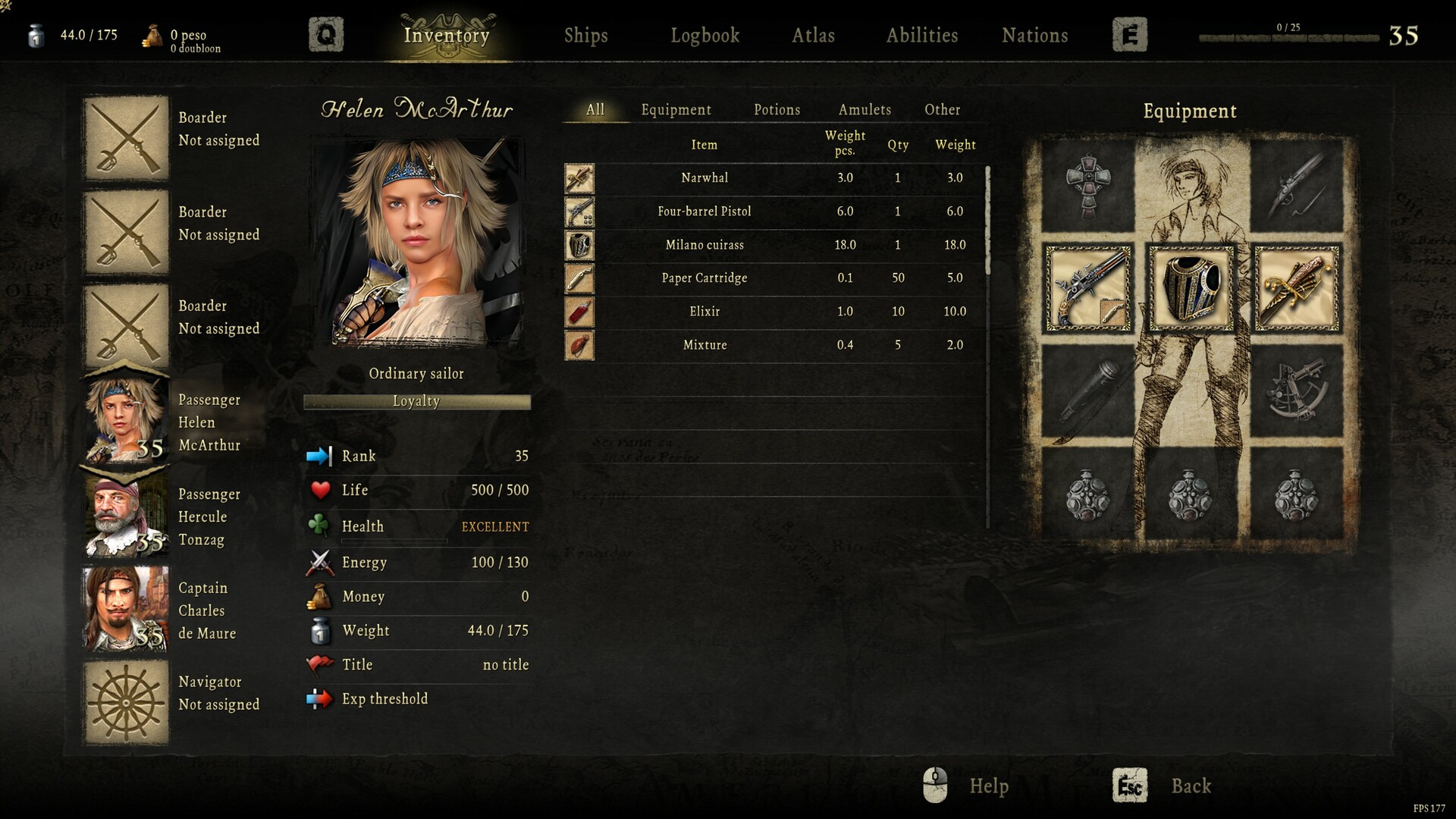Click the Q quick-access icon in the top bar
This screenshot has width=1456, height=819.
(x=326, y=34)
